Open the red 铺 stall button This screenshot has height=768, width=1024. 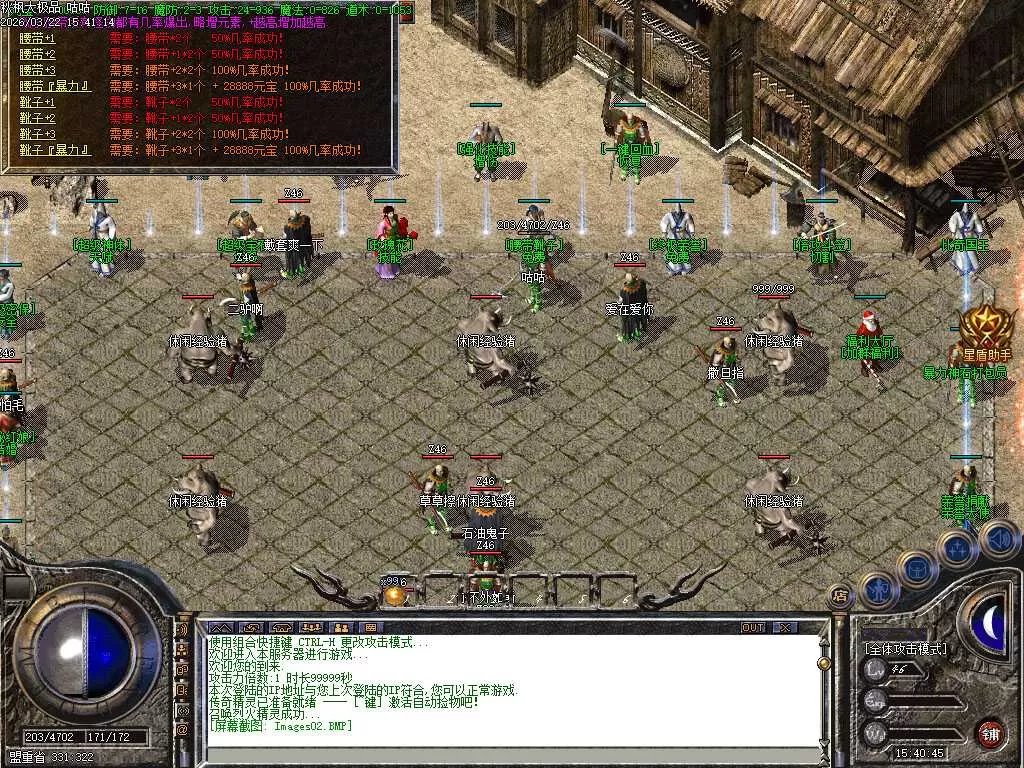990,733
